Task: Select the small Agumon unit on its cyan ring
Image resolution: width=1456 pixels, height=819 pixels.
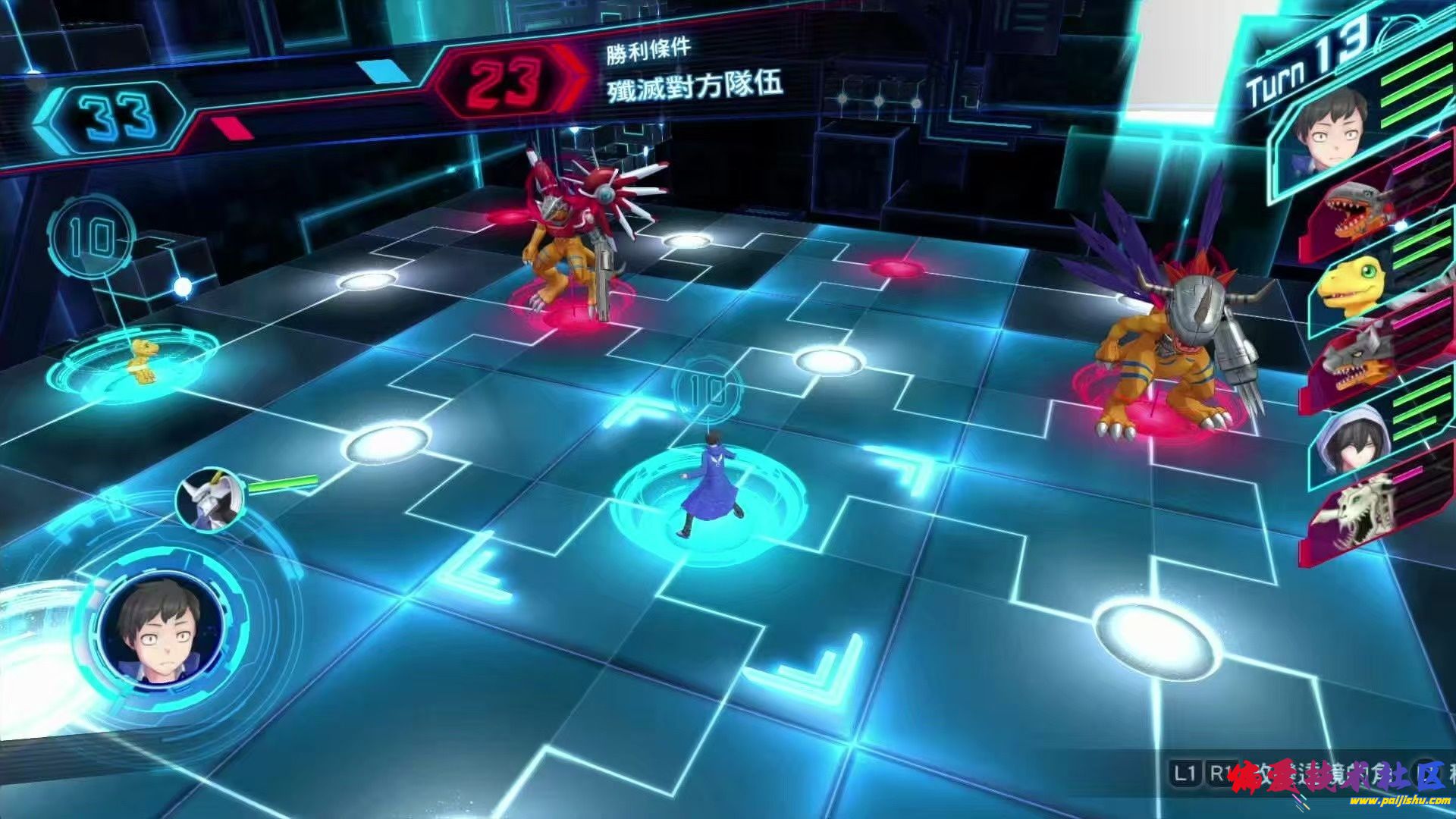Action: click(x=142, y=361)
